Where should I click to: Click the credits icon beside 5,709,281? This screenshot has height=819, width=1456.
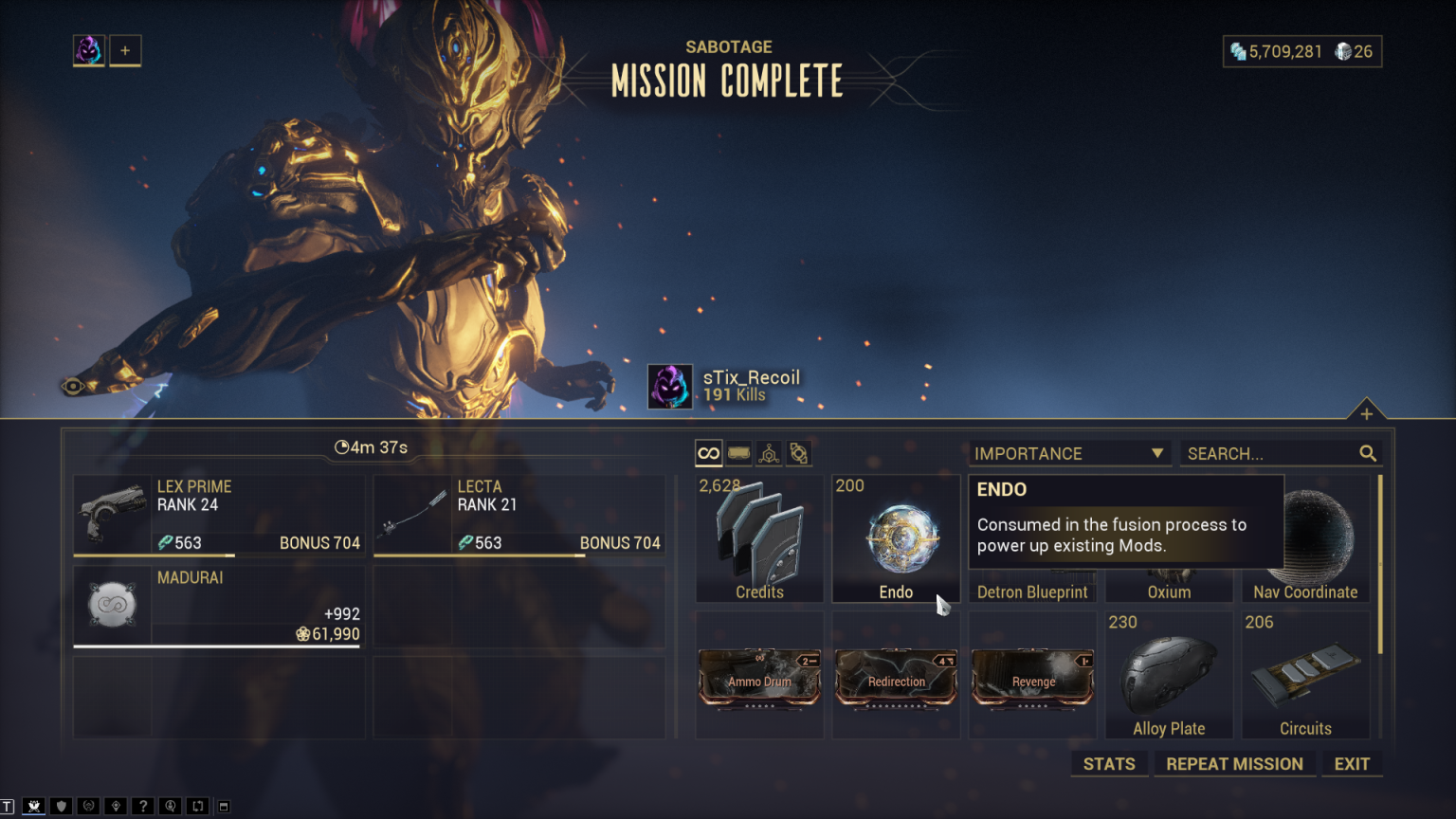(x=1239, y=52)
